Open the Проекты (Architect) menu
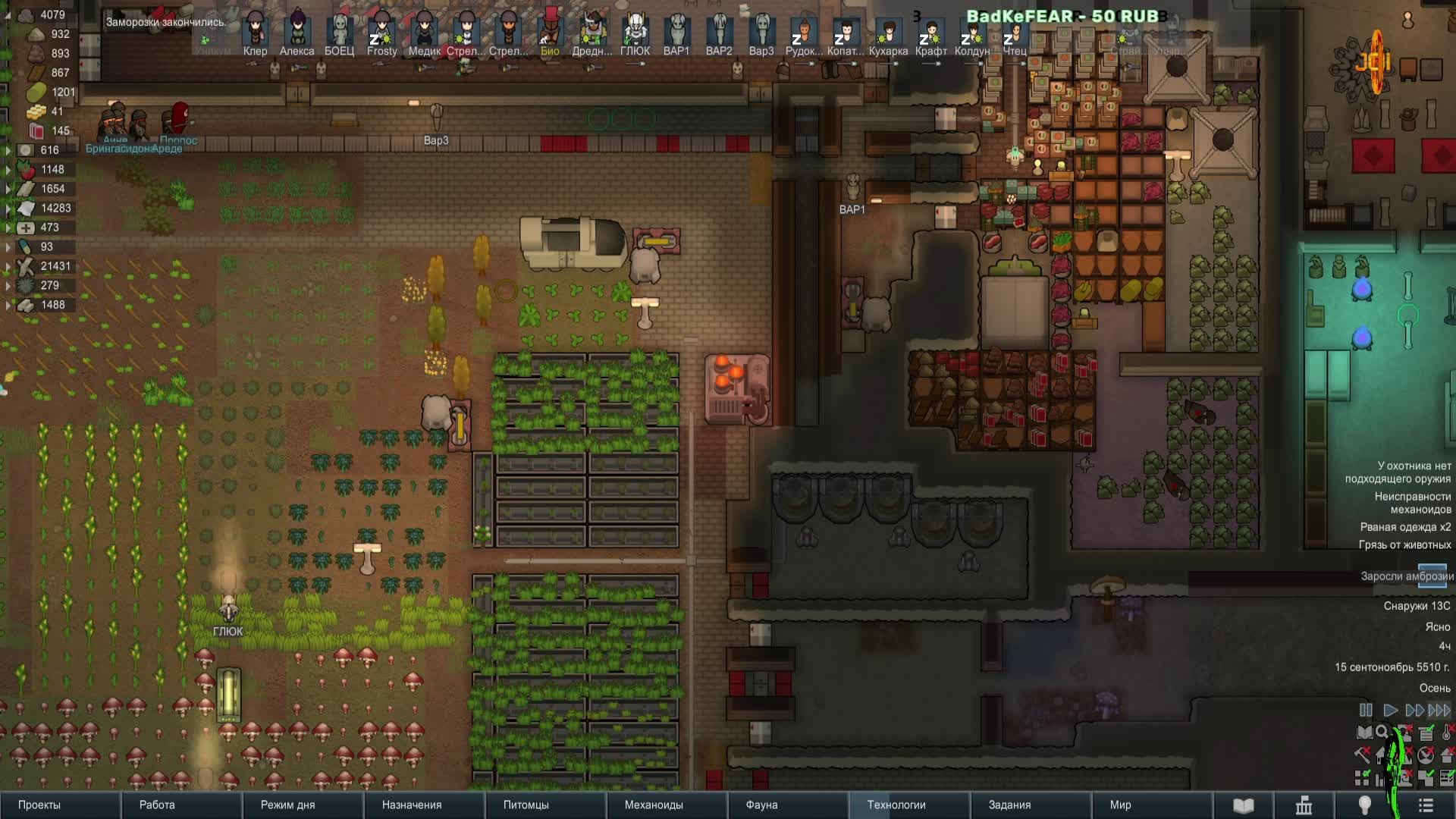Screen dimensions: 1456x819 (x=39, y=805)
